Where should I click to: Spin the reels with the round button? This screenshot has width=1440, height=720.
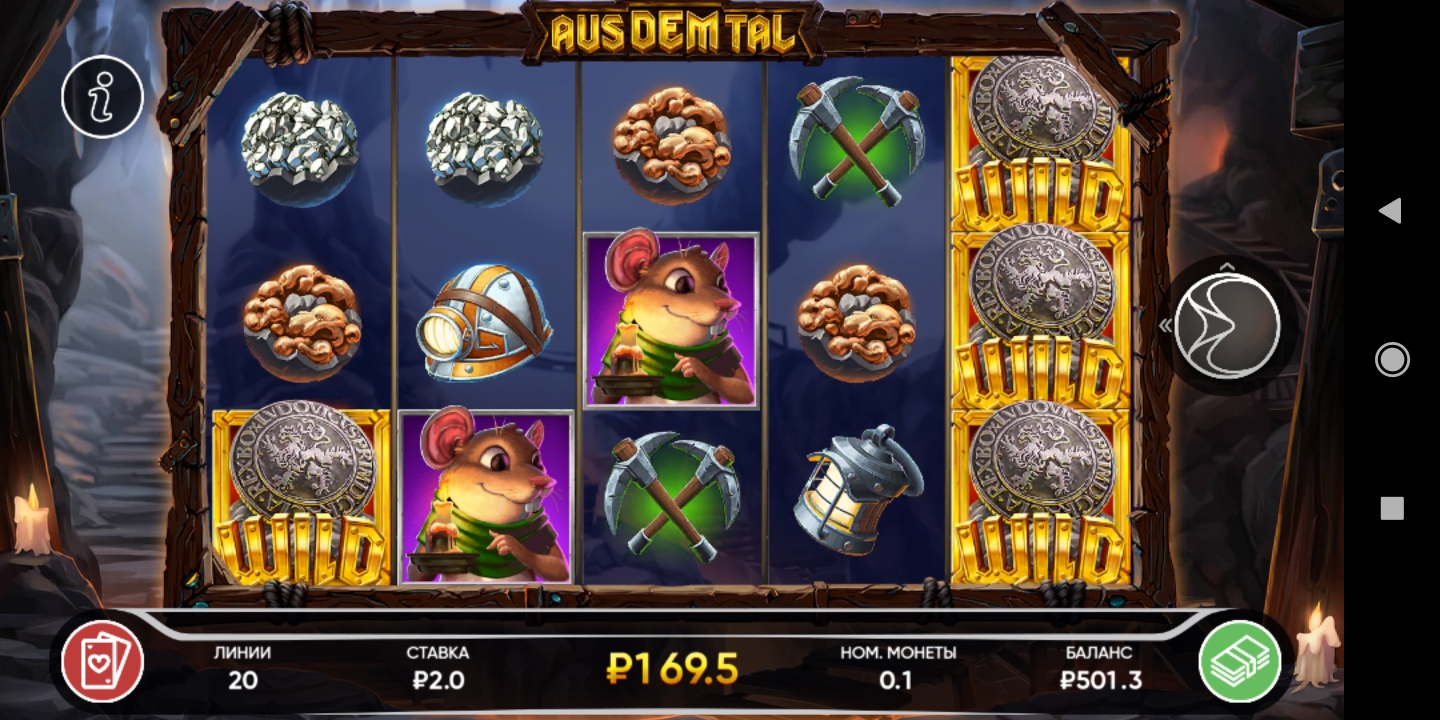tap(1227, 325)
